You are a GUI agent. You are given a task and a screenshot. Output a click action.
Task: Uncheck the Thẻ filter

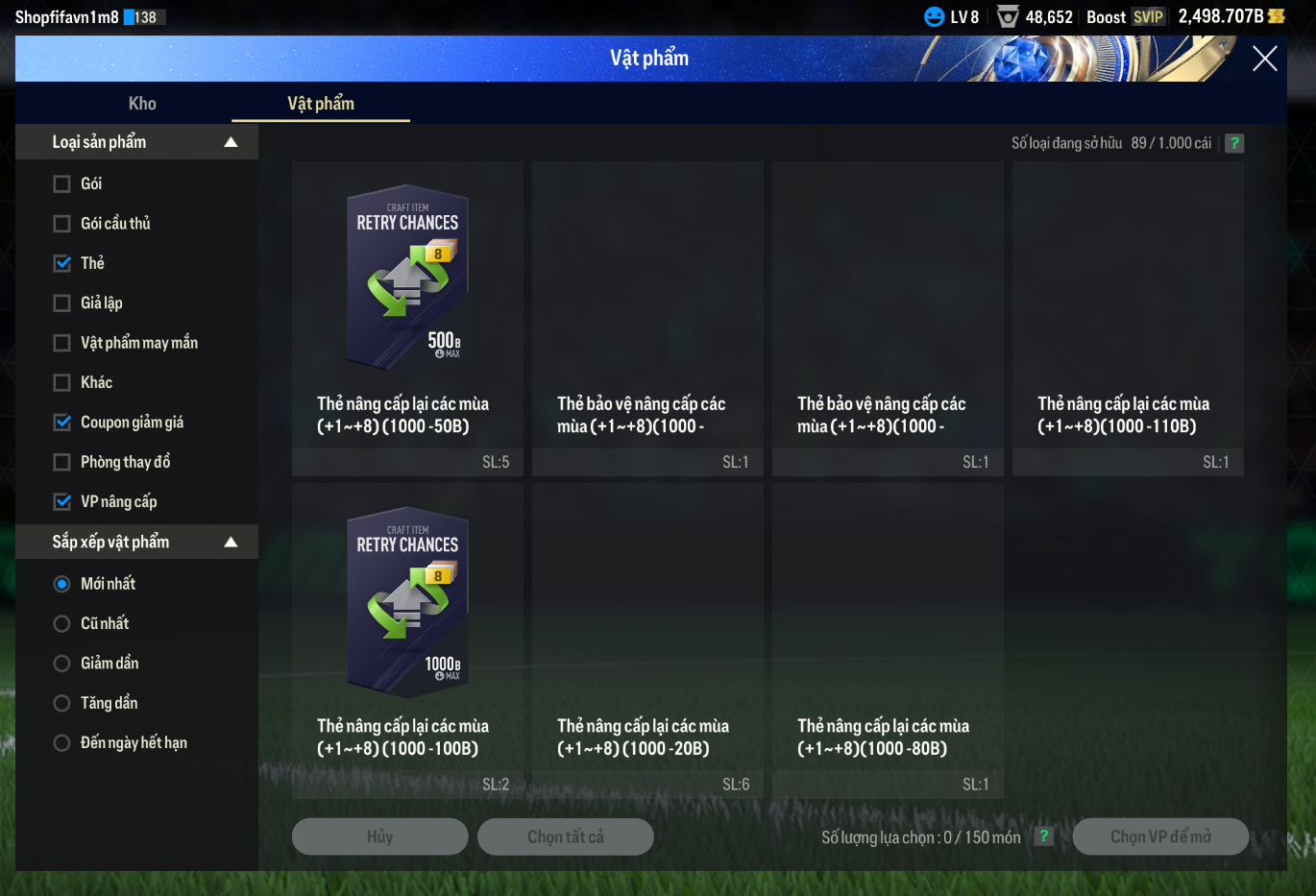[x=62, y=263]
